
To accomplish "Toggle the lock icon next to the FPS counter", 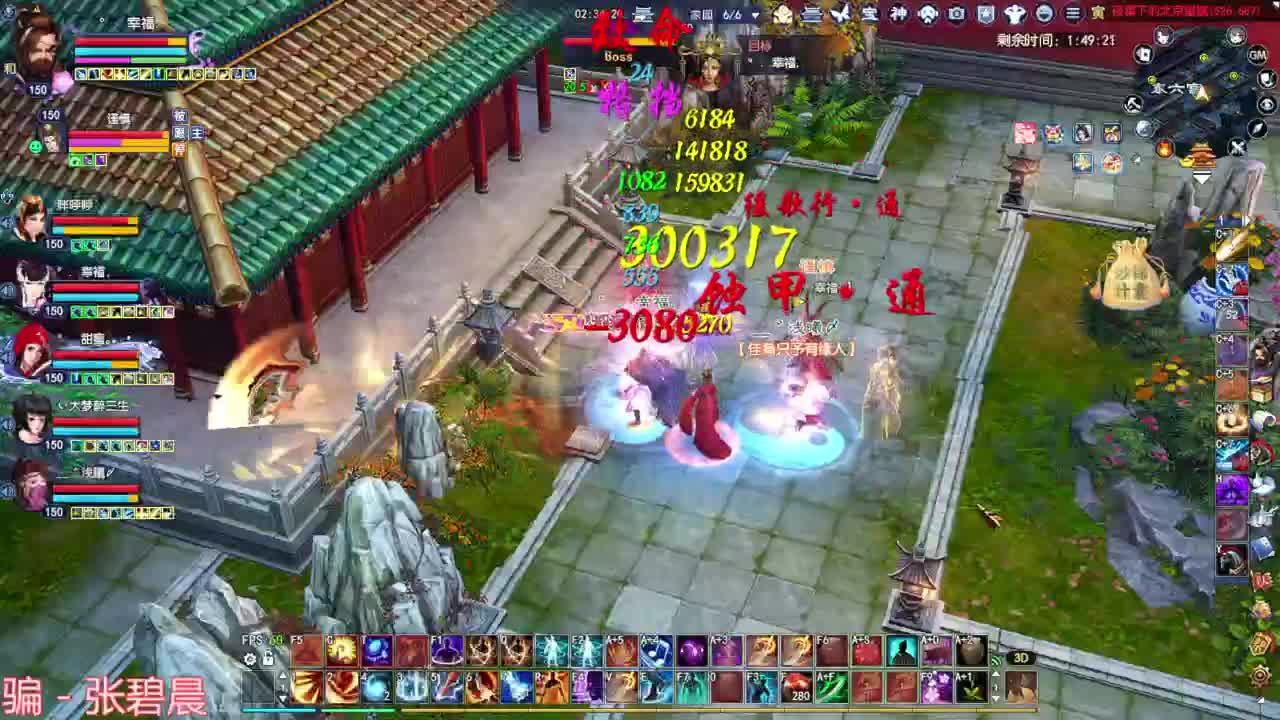I will click(x=269, y=659).
